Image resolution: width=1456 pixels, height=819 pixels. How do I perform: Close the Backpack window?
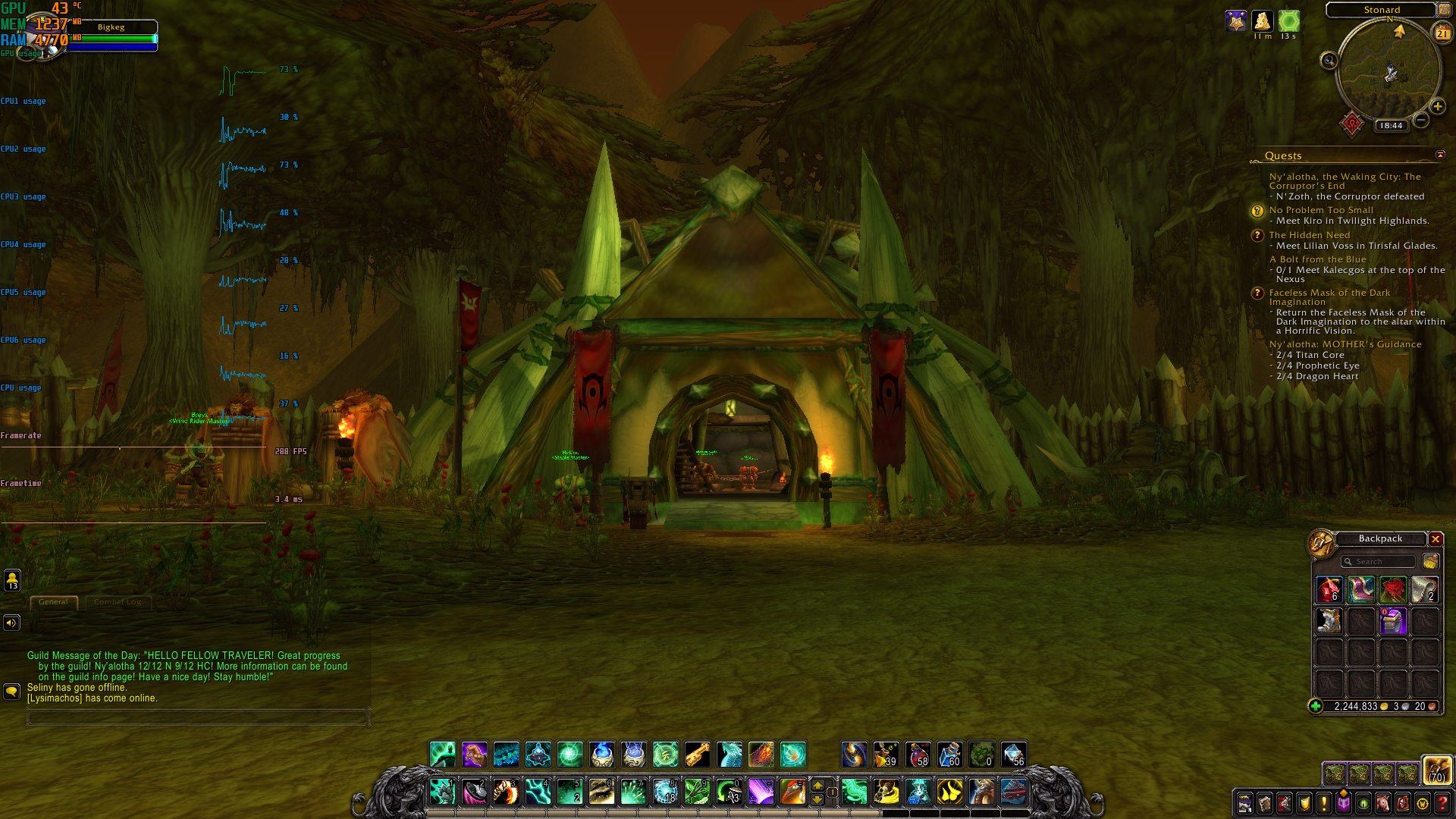click(x=1436, y=538)
